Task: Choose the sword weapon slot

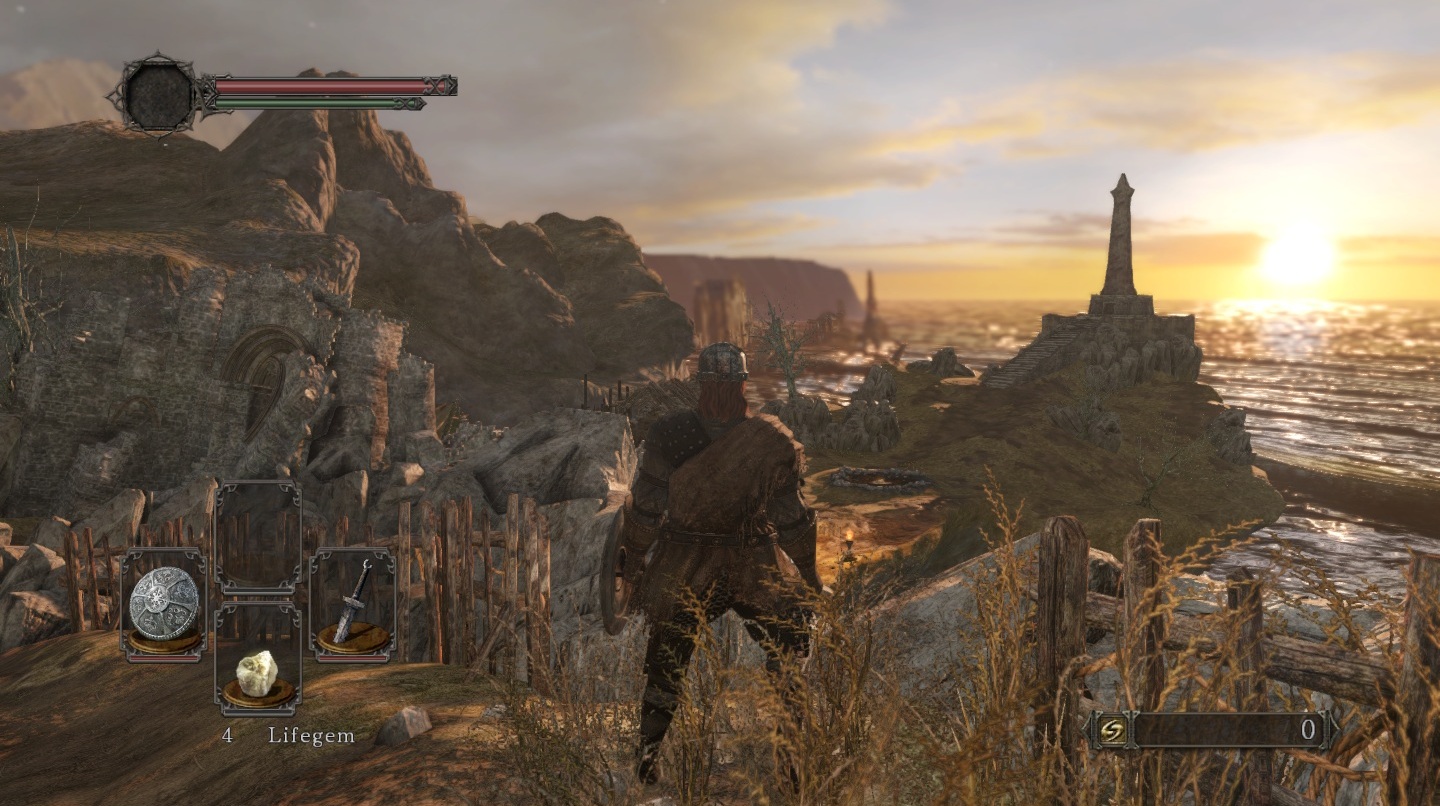Action: [x=352, y=605]
